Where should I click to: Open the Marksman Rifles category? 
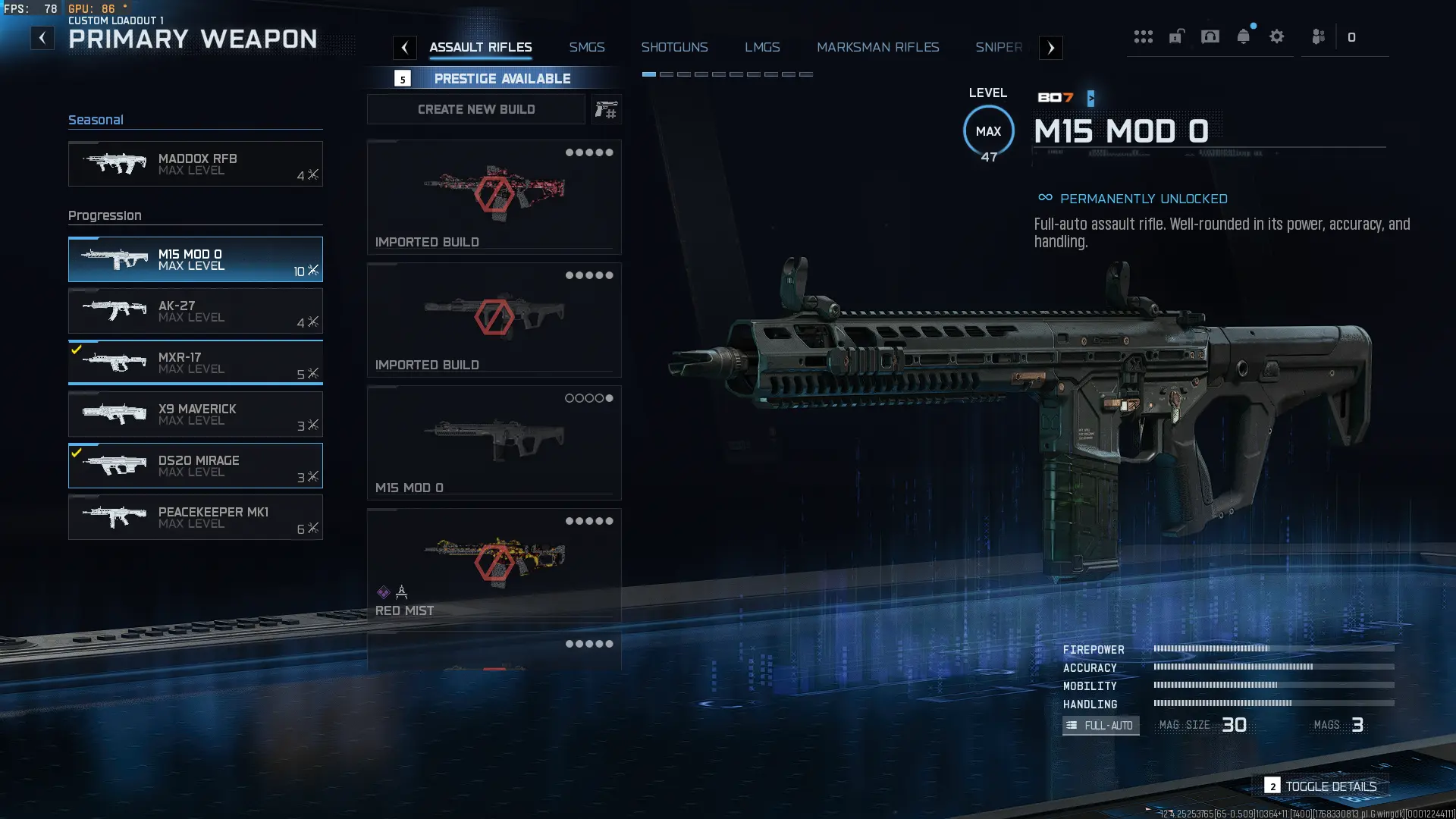pyautogui.click(x=877, y=47)
